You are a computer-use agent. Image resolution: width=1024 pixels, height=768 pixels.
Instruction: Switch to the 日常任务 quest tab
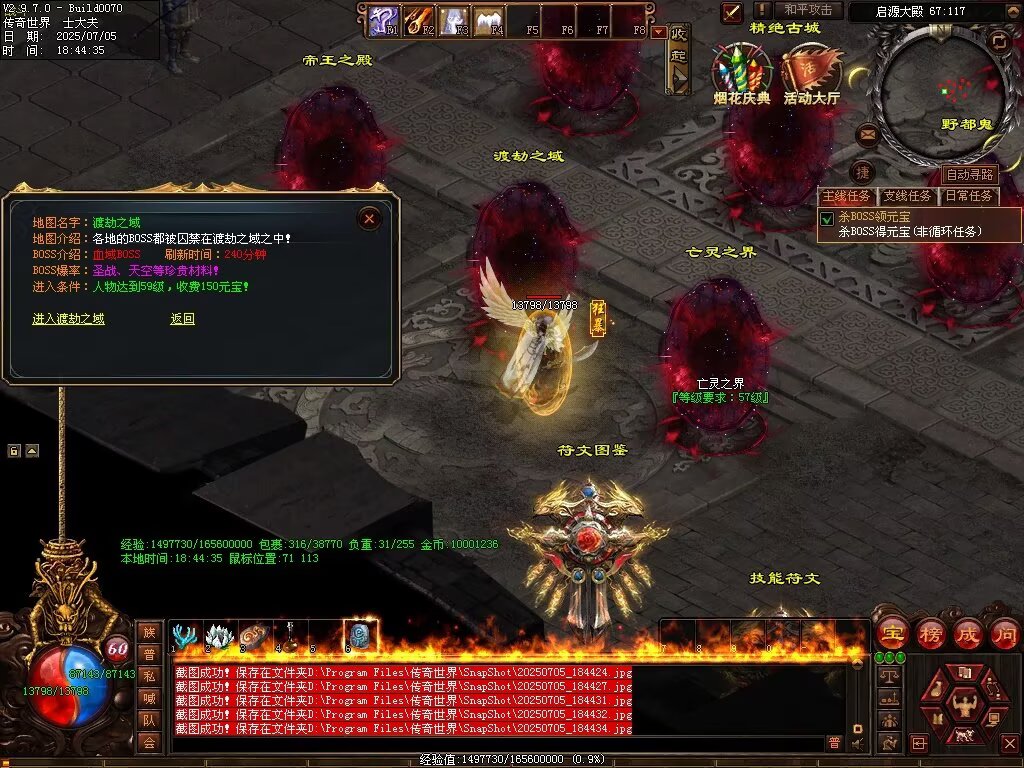(x=969, y=196)
